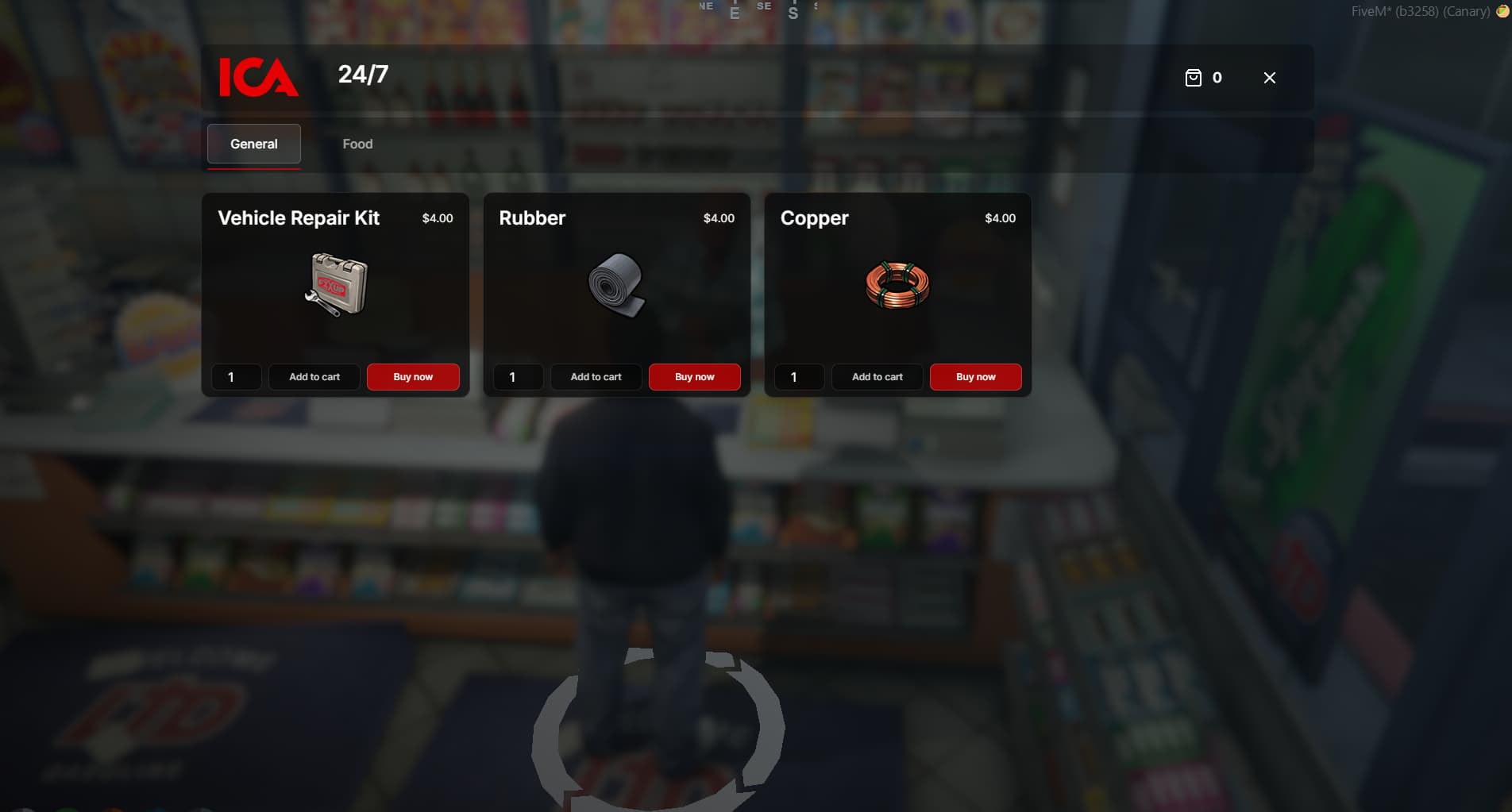The image size is (1512, 812).
Task: Buy the Copper immediately with Buy now
Action: click(975, 377)
